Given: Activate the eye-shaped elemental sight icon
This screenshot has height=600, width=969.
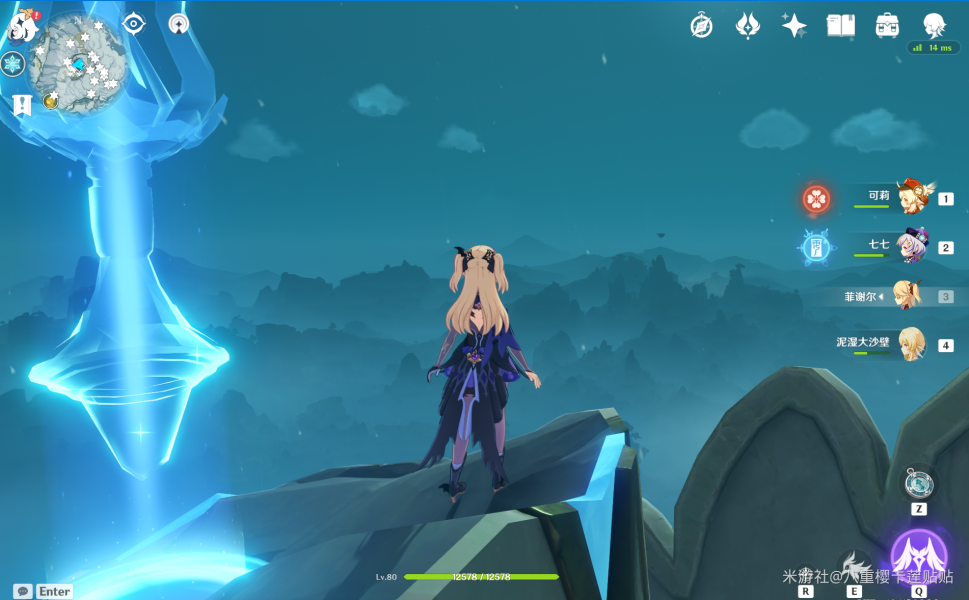Looking at the screenshot, I should 134,23.
